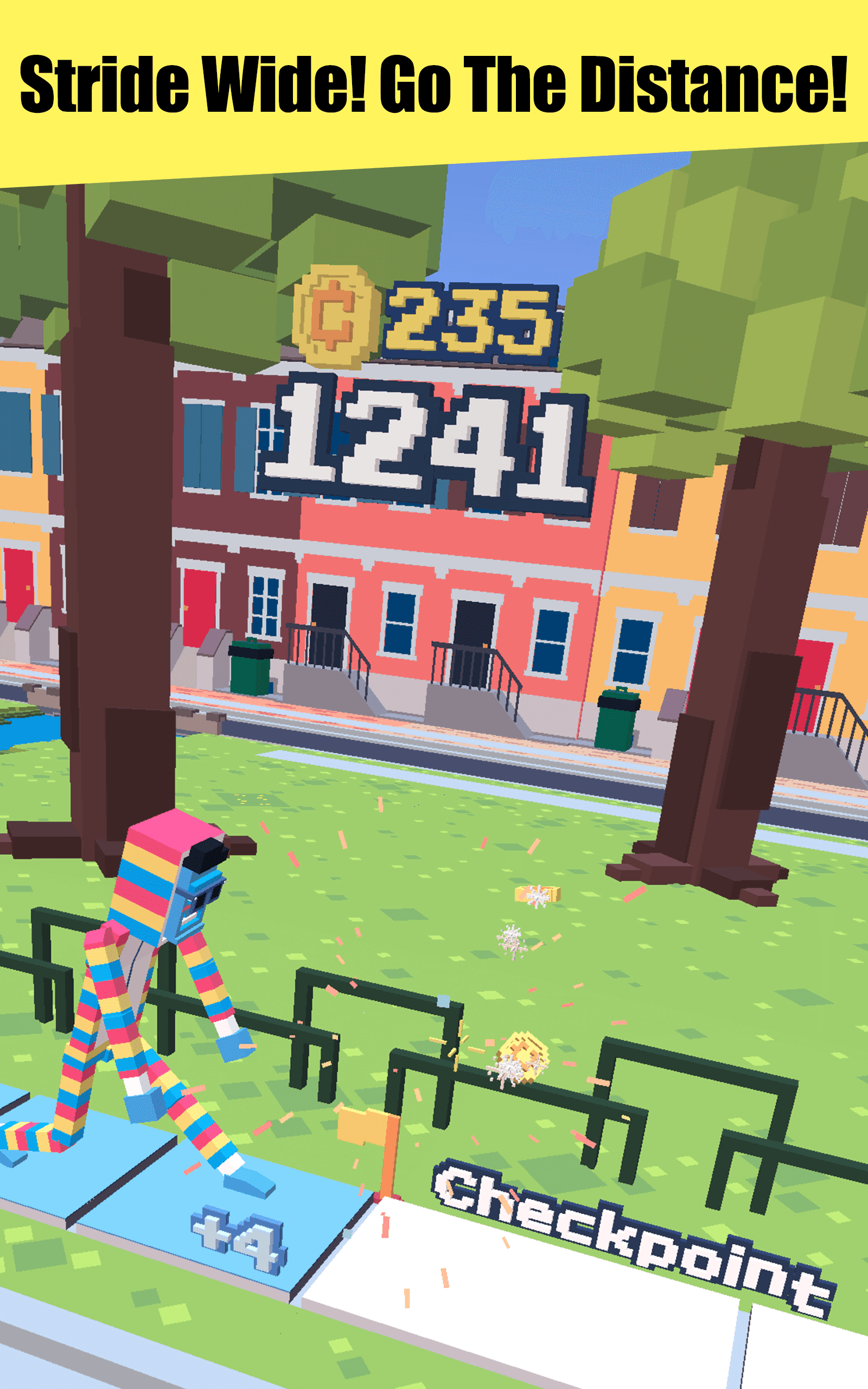Click the score display reading 1241

click(425, 442)
